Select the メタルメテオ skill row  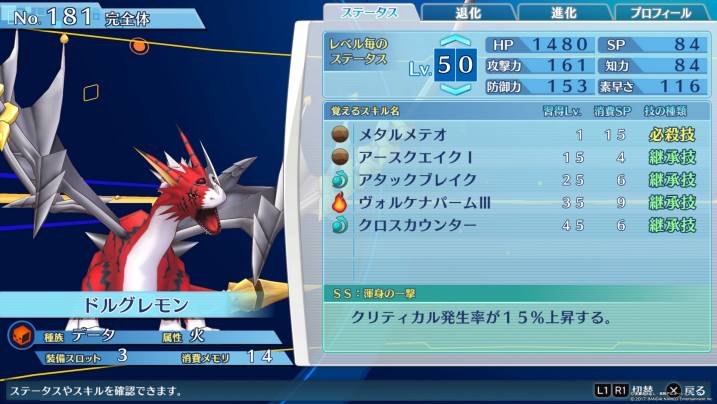515,134
